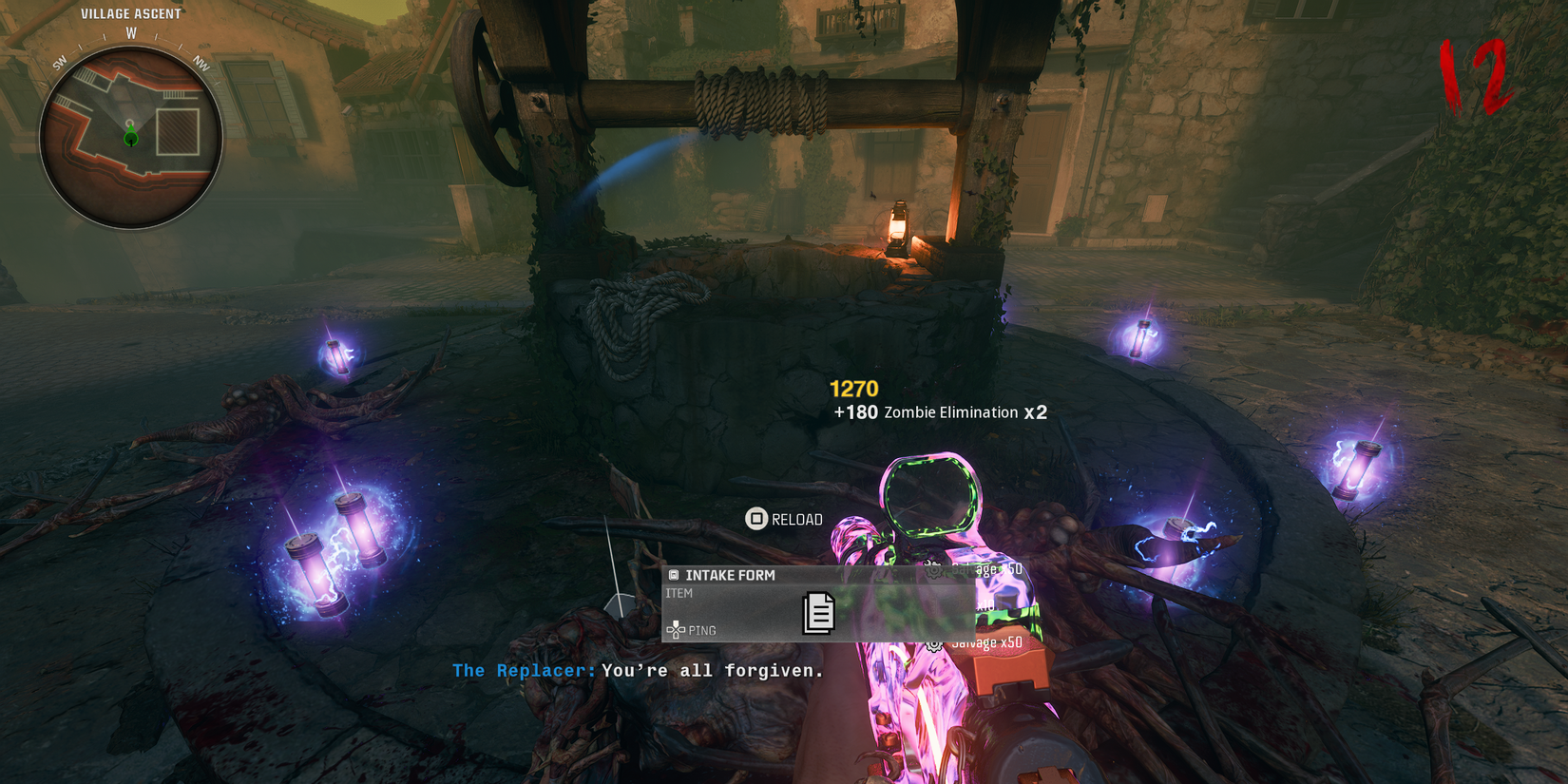
Task: Click the Intake Form document icon
Action: (818, 614)
